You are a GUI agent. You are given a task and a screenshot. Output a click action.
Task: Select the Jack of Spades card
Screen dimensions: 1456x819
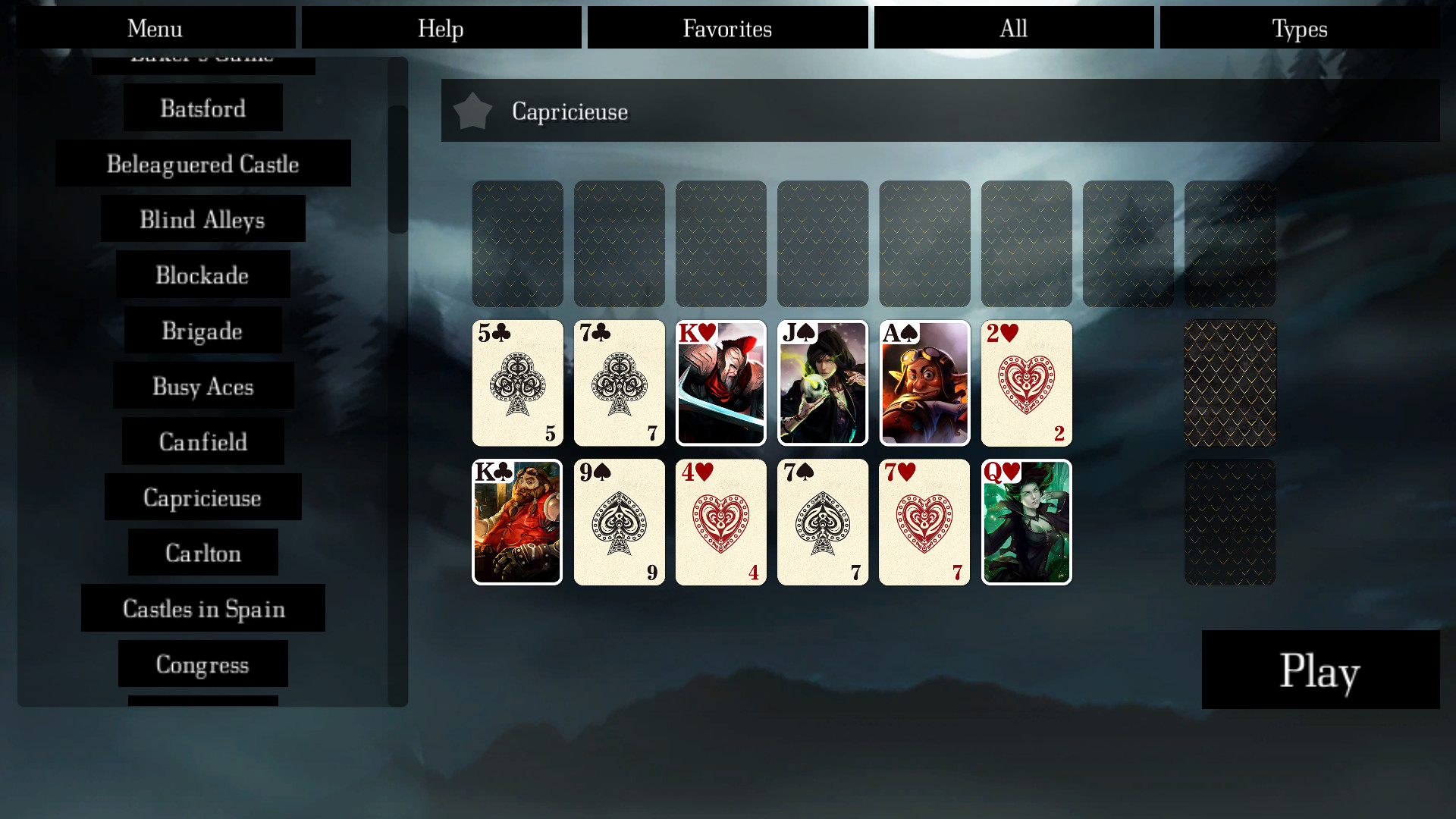(823, 383)
